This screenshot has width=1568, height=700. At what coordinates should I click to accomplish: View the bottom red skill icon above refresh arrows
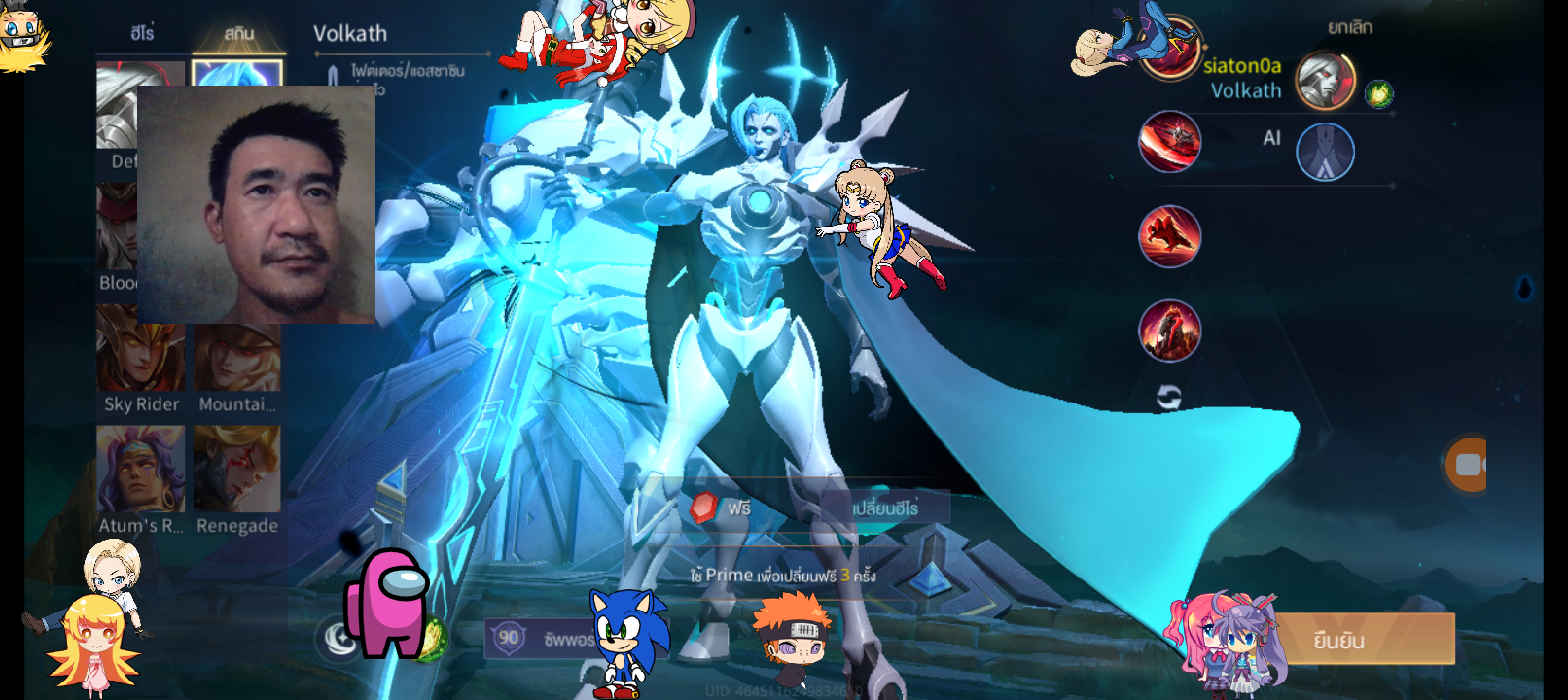(x=1169, y=331)
